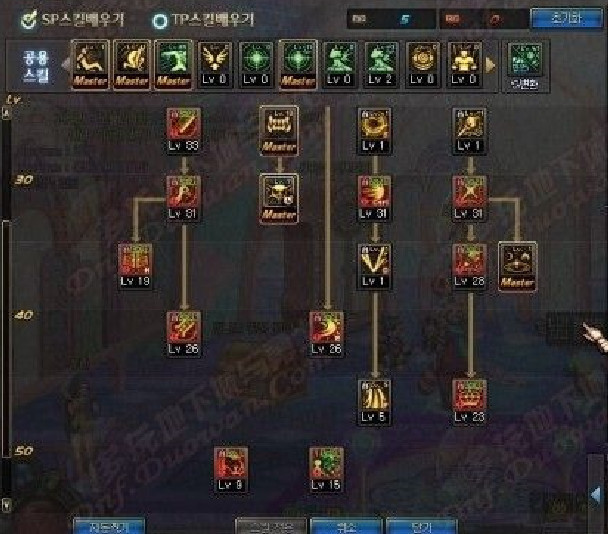Click the greyed-out apply button
This screenshot has width=608, height=534.
(x=268, y=525)
